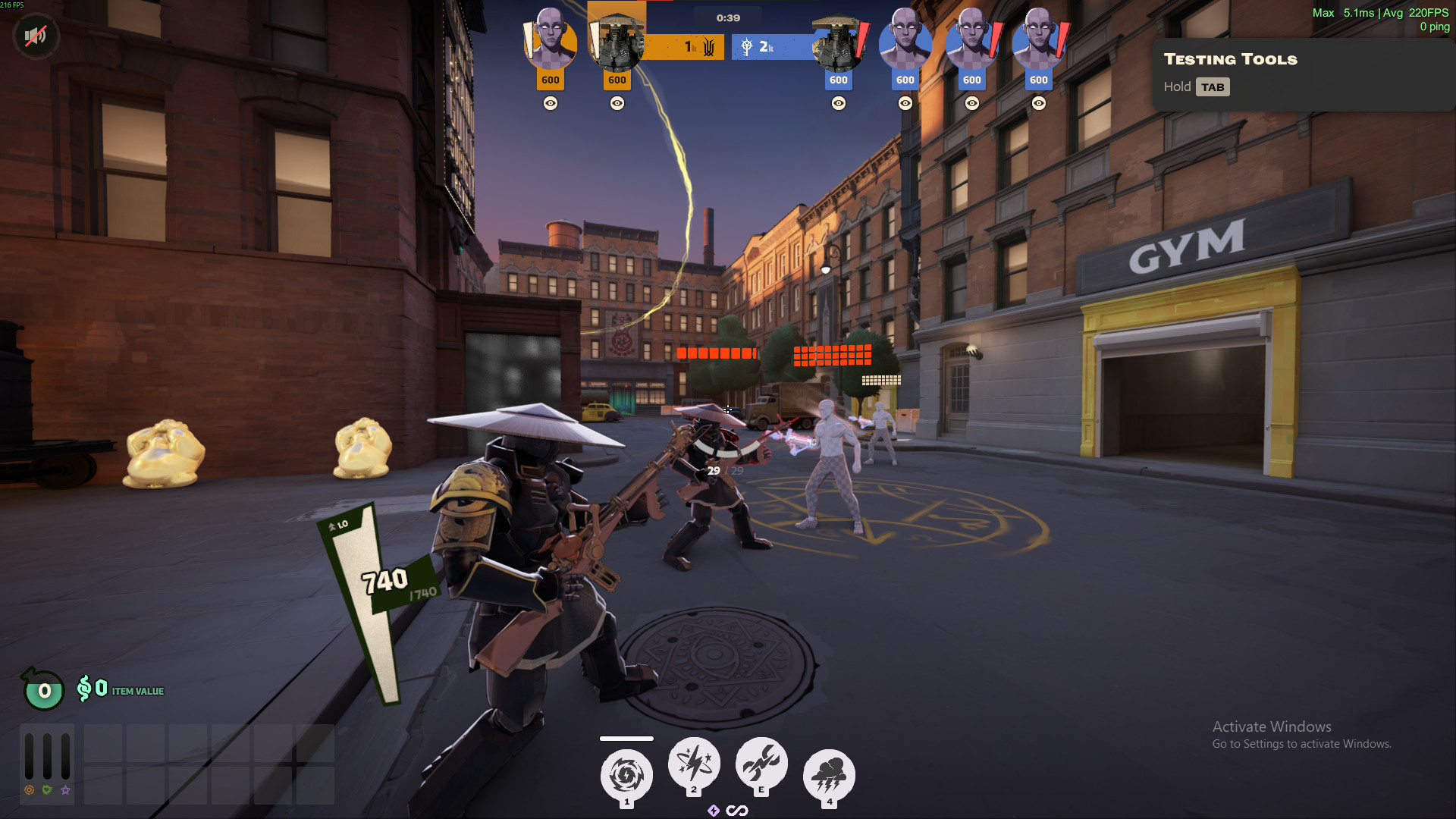This screenshot has width=1456, height=819.
Task: Cast the Storm Cloud ultimate ability
Action: [829, 775]
